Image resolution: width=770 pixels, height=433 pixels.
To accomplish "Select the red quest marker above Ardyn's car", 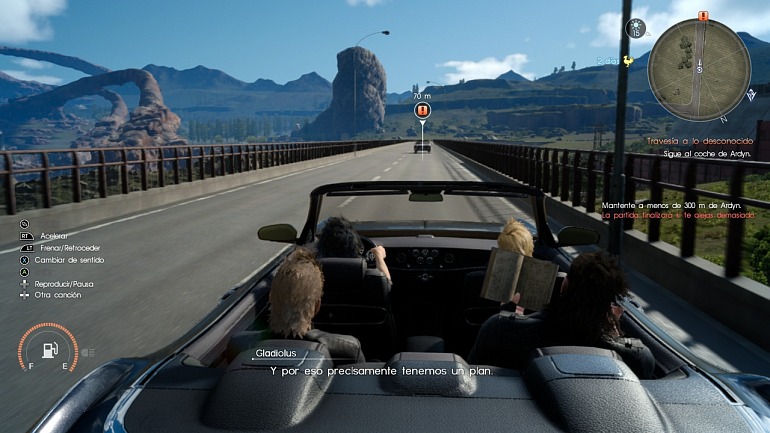I will pos(422,111).
